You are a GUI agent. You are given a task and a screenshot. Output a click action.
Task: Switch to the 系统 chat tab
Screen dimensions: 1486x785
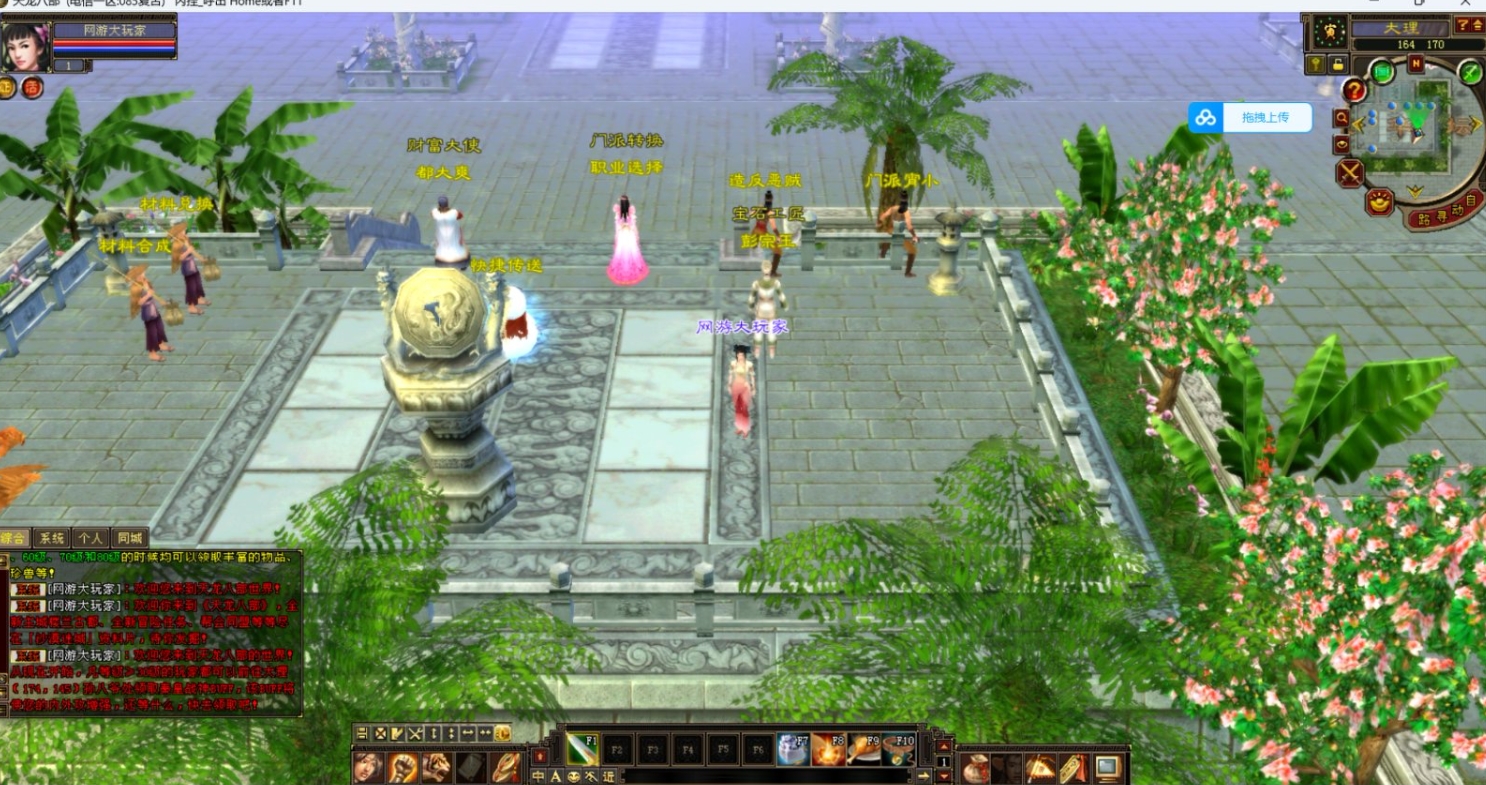(52, 538)
